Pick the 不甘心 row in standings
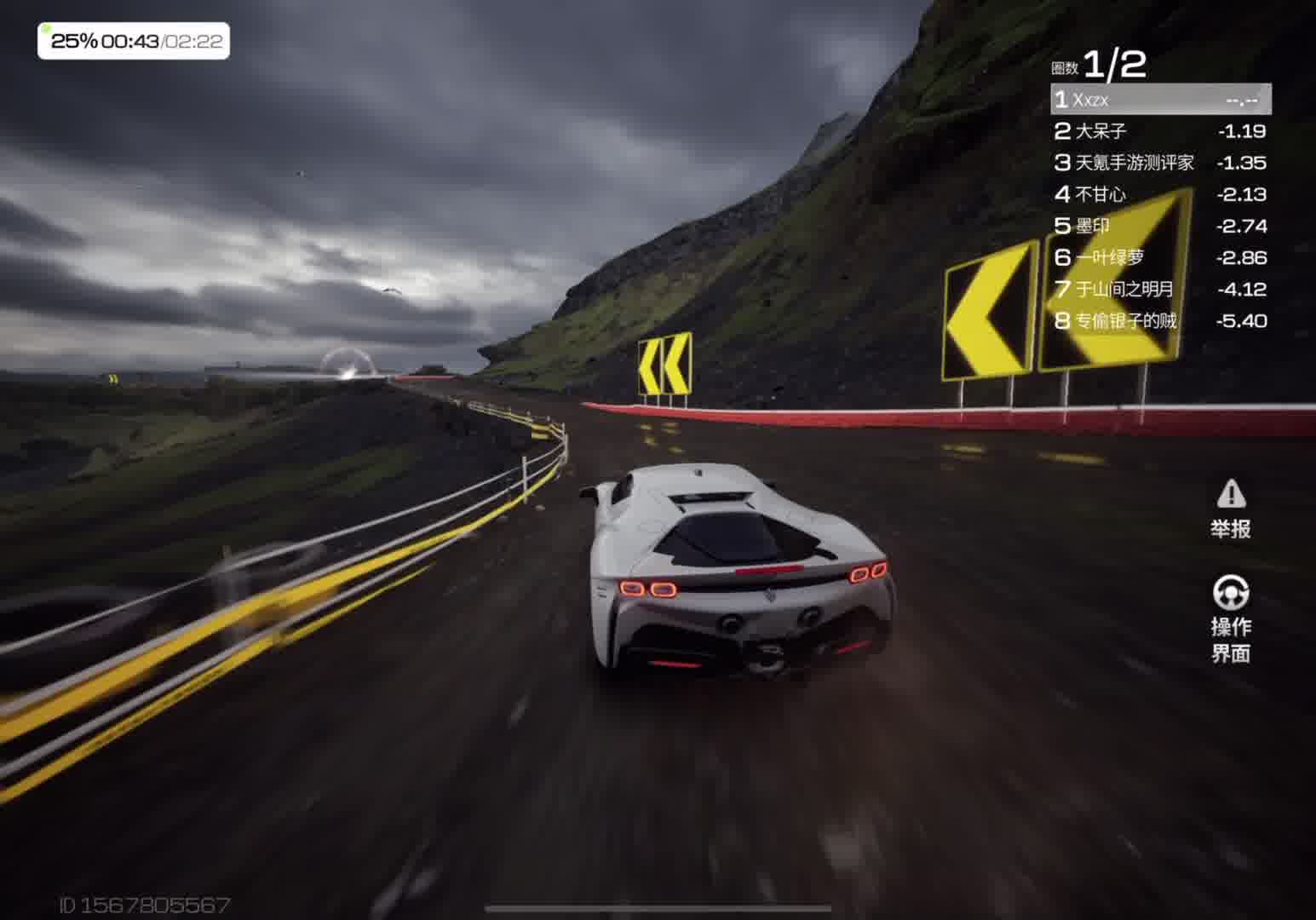 tap(1160, 194)
